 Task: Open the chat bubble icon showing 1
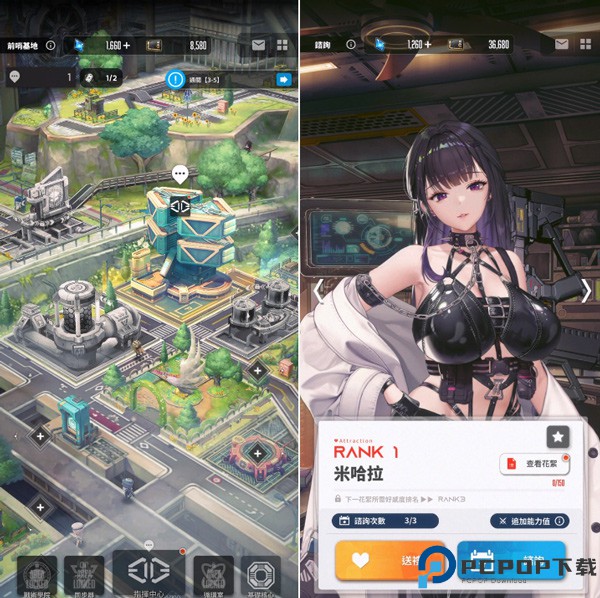15,77
